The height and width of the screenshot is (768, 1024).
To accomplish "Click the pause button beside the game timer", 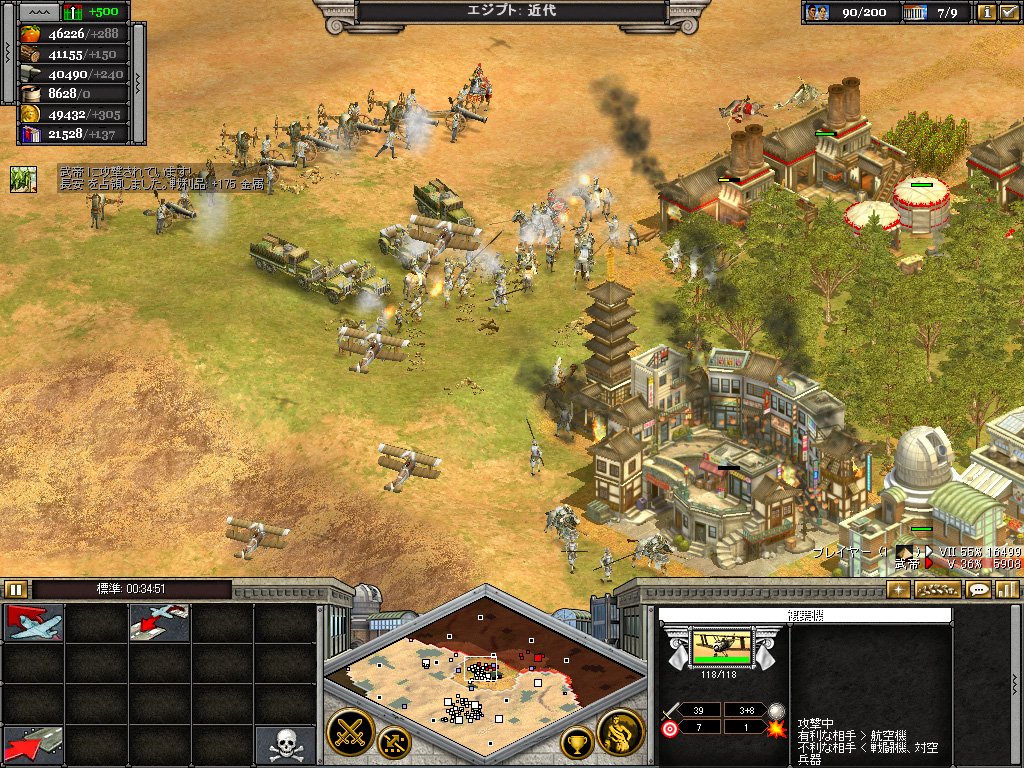I will click(16, 589).
